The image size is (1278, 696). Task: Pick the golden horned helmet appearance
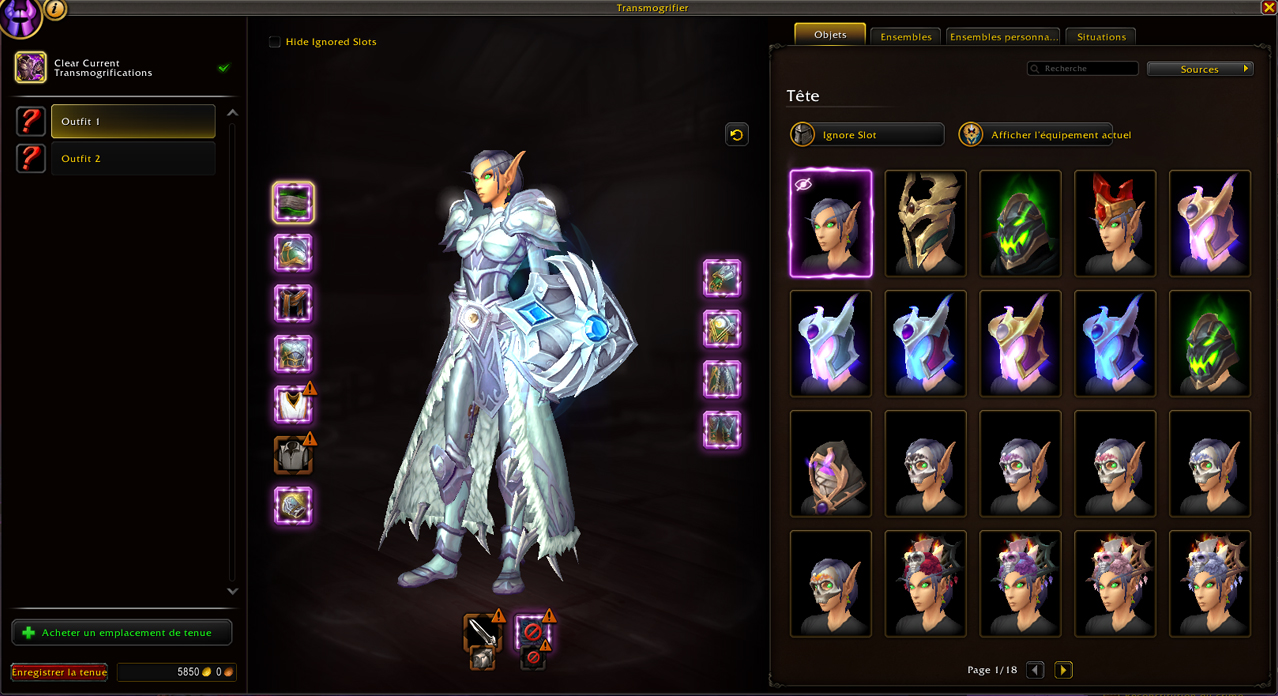coord(926,224)
